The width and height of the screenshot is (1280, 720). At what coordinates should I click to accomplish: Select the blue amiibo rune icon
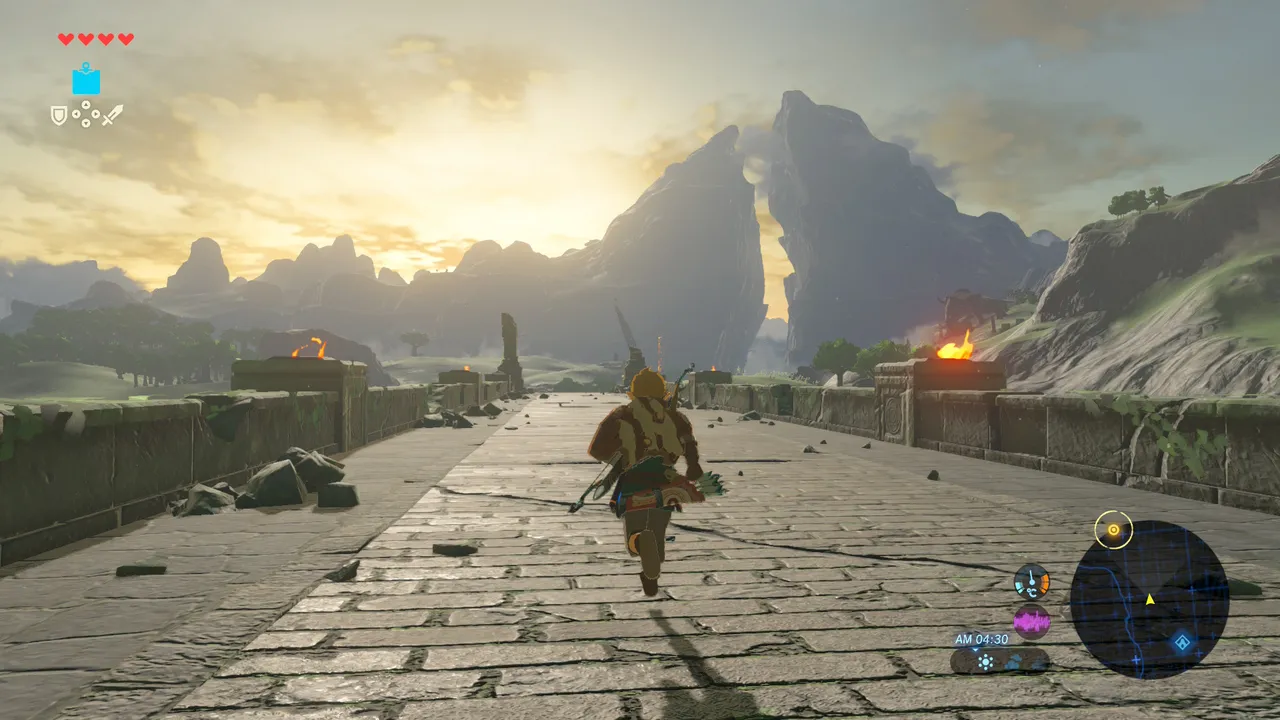(x=86, y=80)
